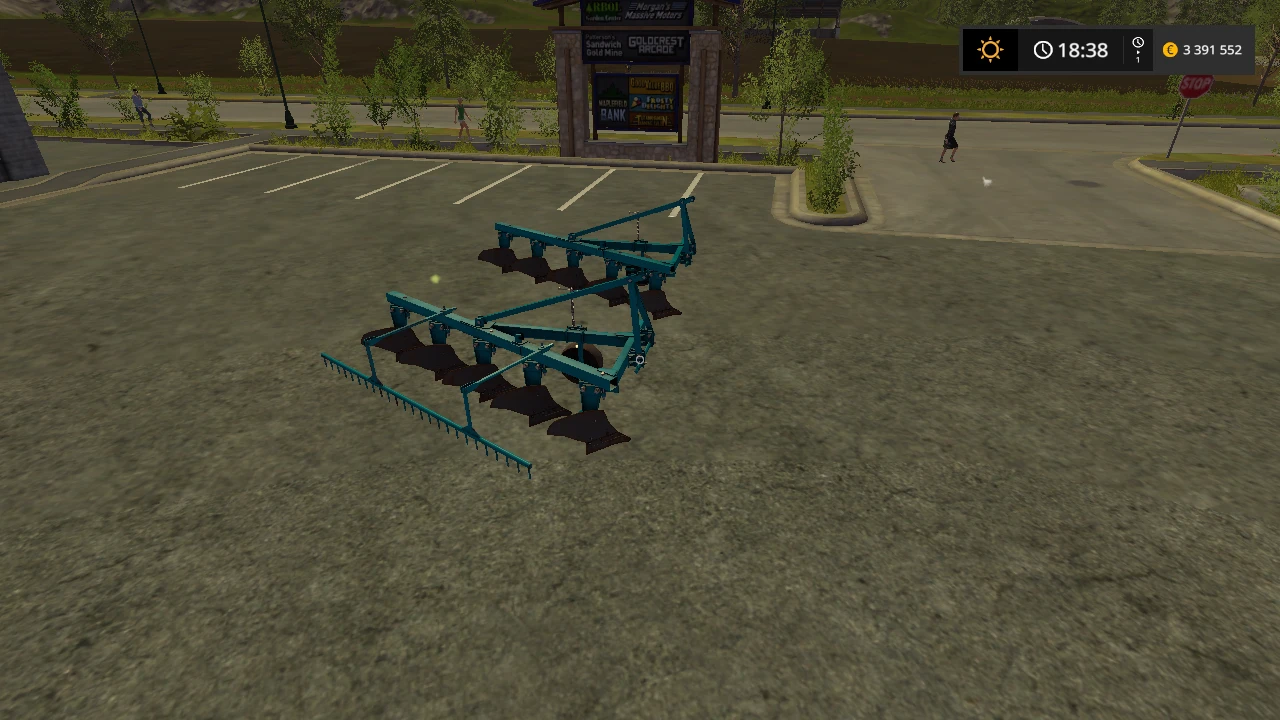This screenshot has width=1280, height=720.
Task: Click the euro coin icon on the money display
Action: tap(1170, 50)
